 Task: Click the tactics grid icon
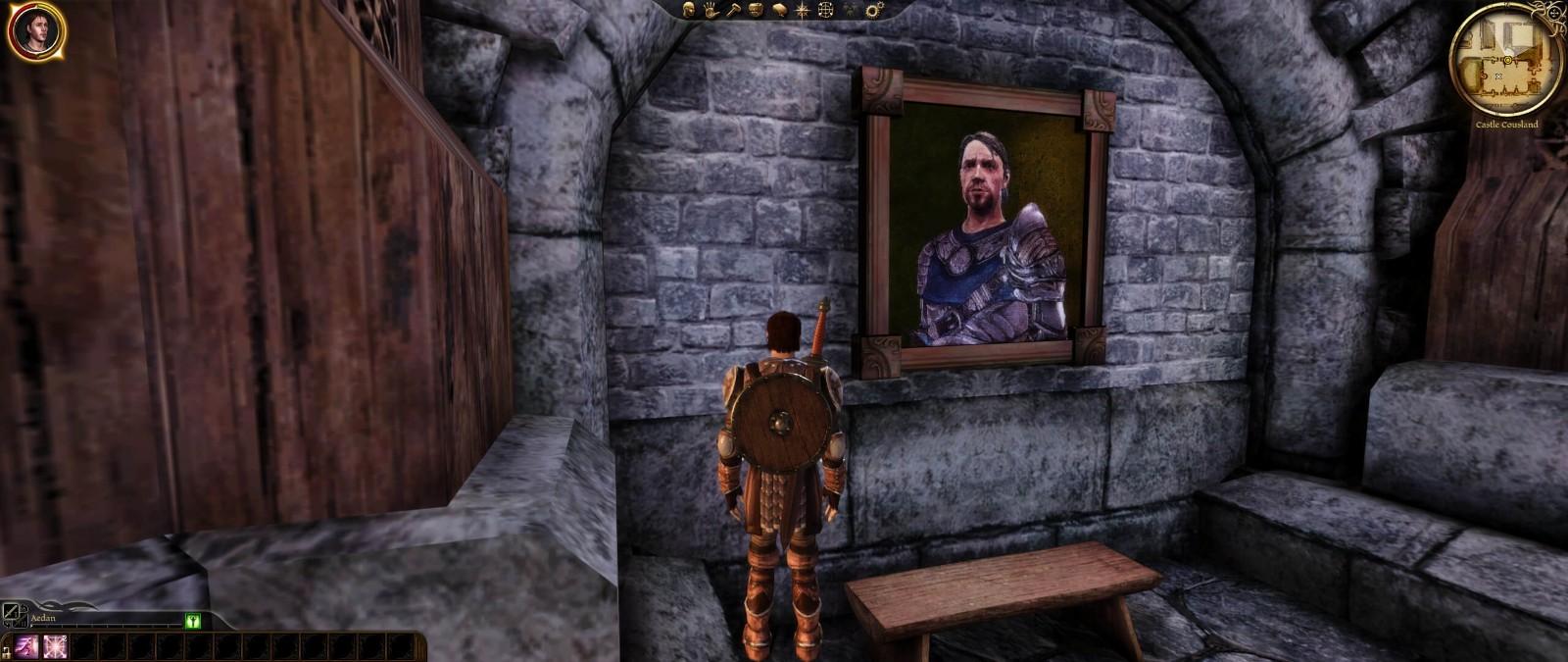click(x=826, y=10)
